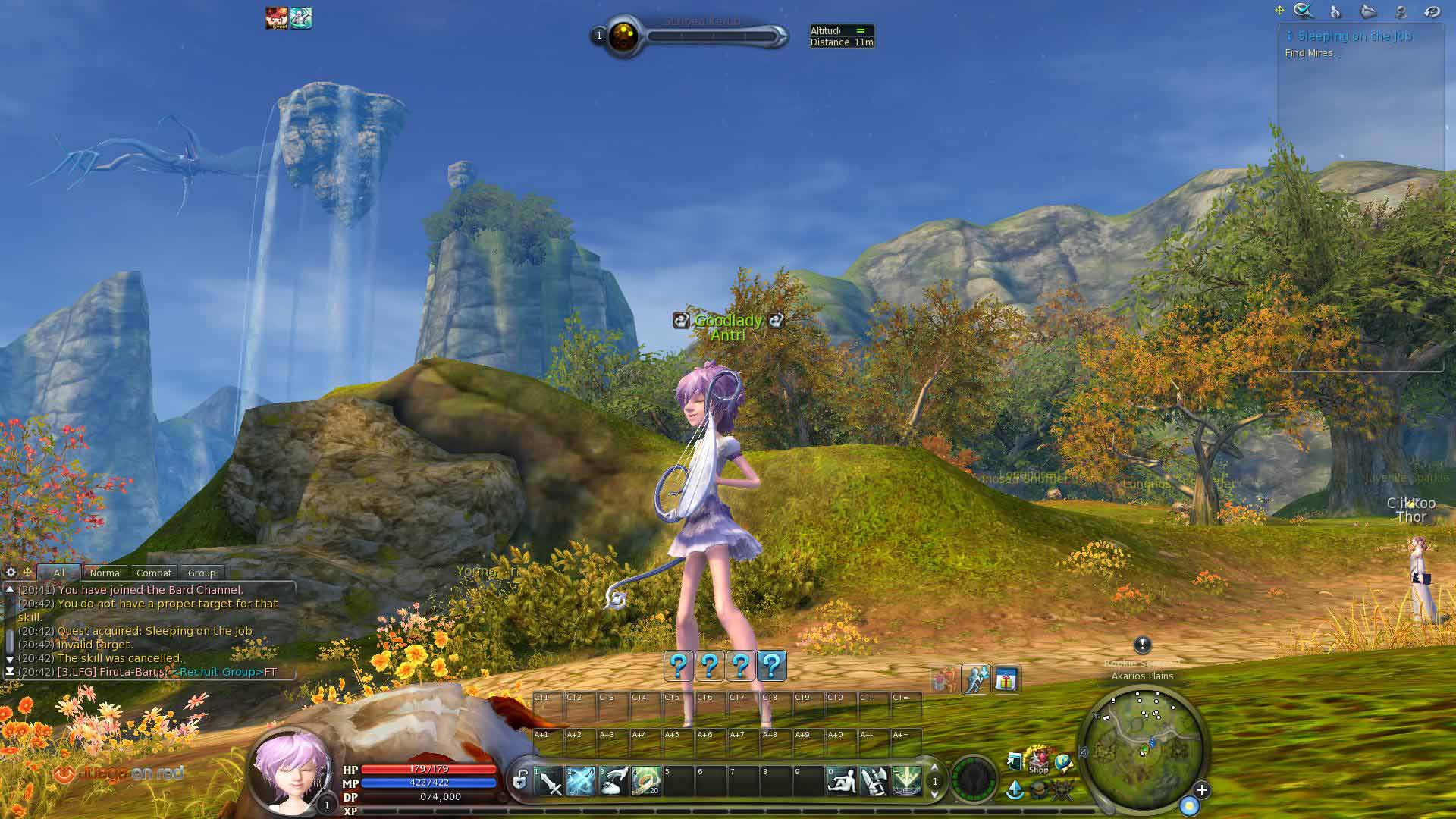This screenshot has height=819, width=1456.
Task: Toggle the hotbar padlock icon
Action: coord(520,780)
